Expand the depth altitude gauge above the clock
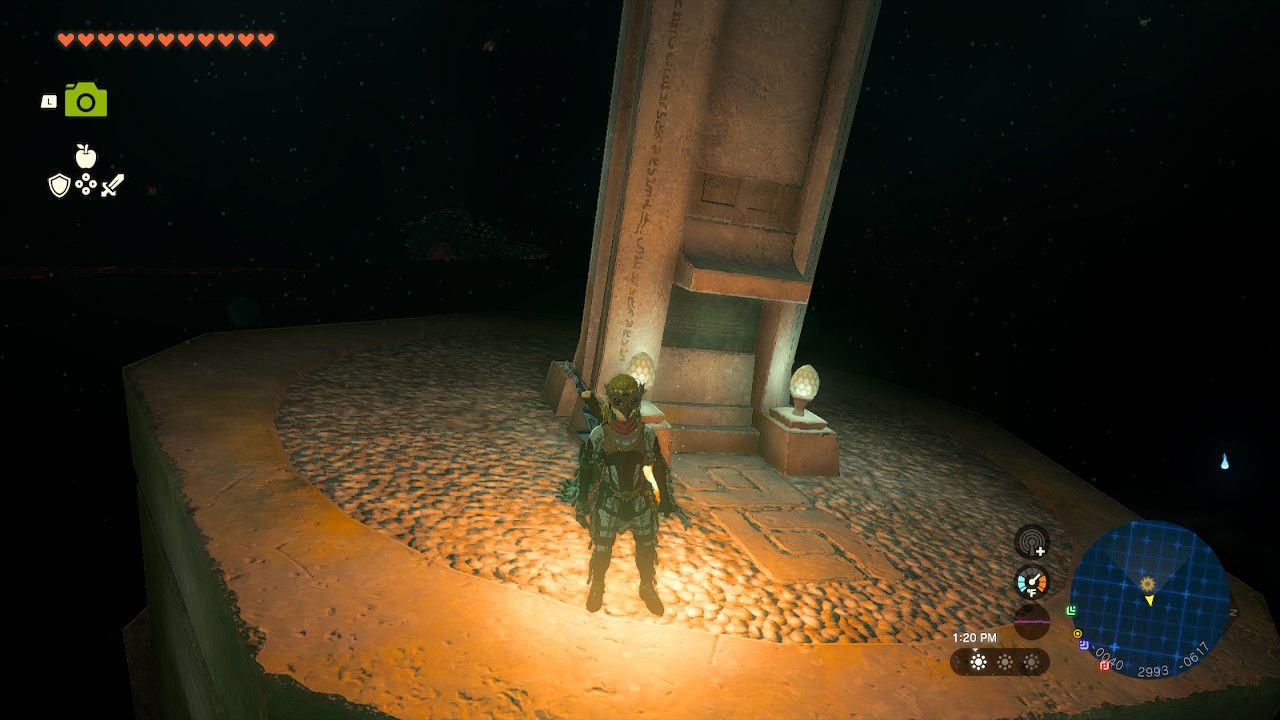1280x720 pixels. [1031, 623]
